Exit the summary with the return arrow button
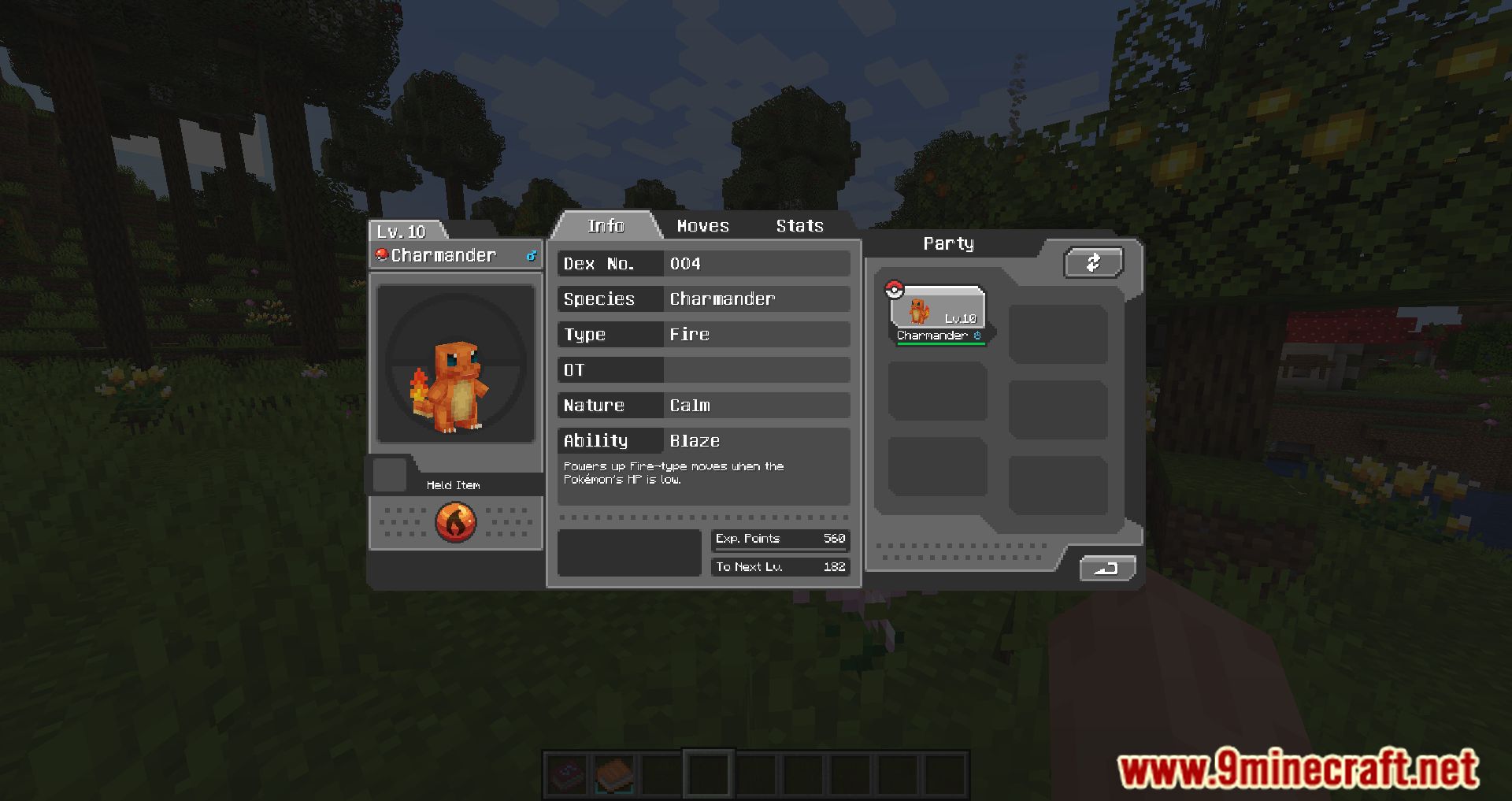The width and height of the screenshot is (1512, 801). pyautogui.click(x=1106, y=568)
